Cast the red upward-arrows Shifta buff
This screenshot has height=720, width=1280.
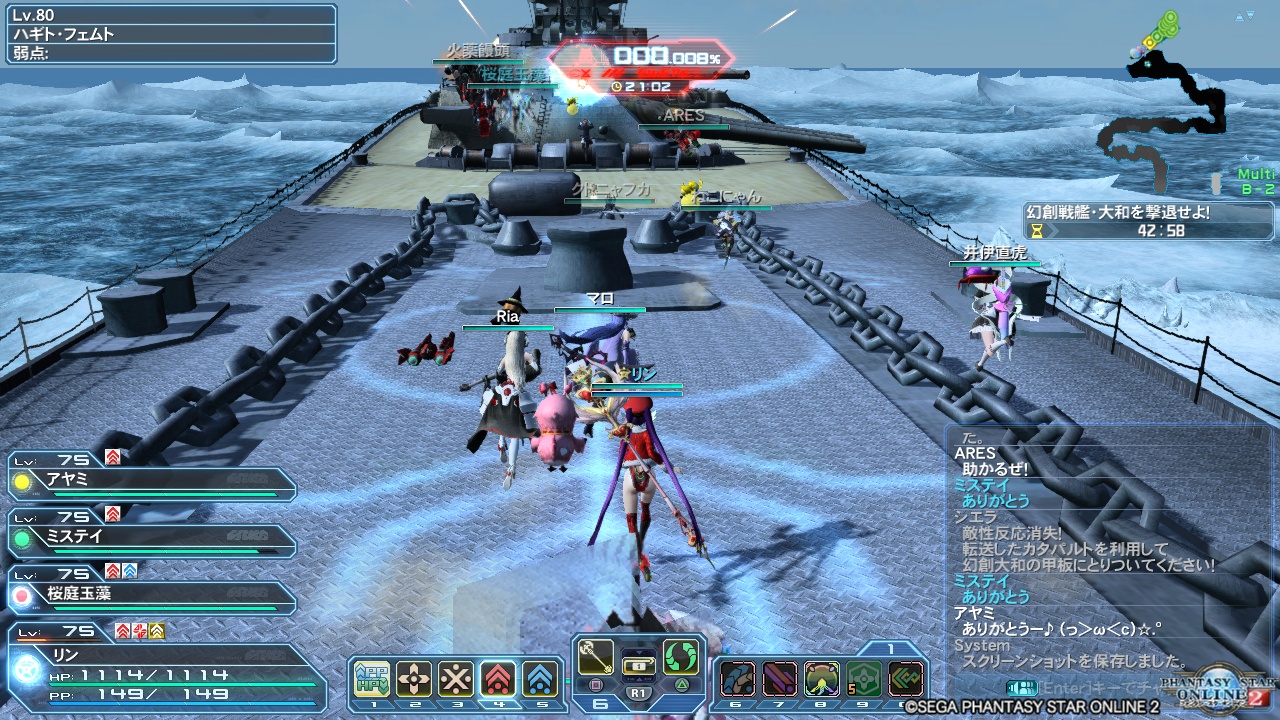(x=498, y=678)
